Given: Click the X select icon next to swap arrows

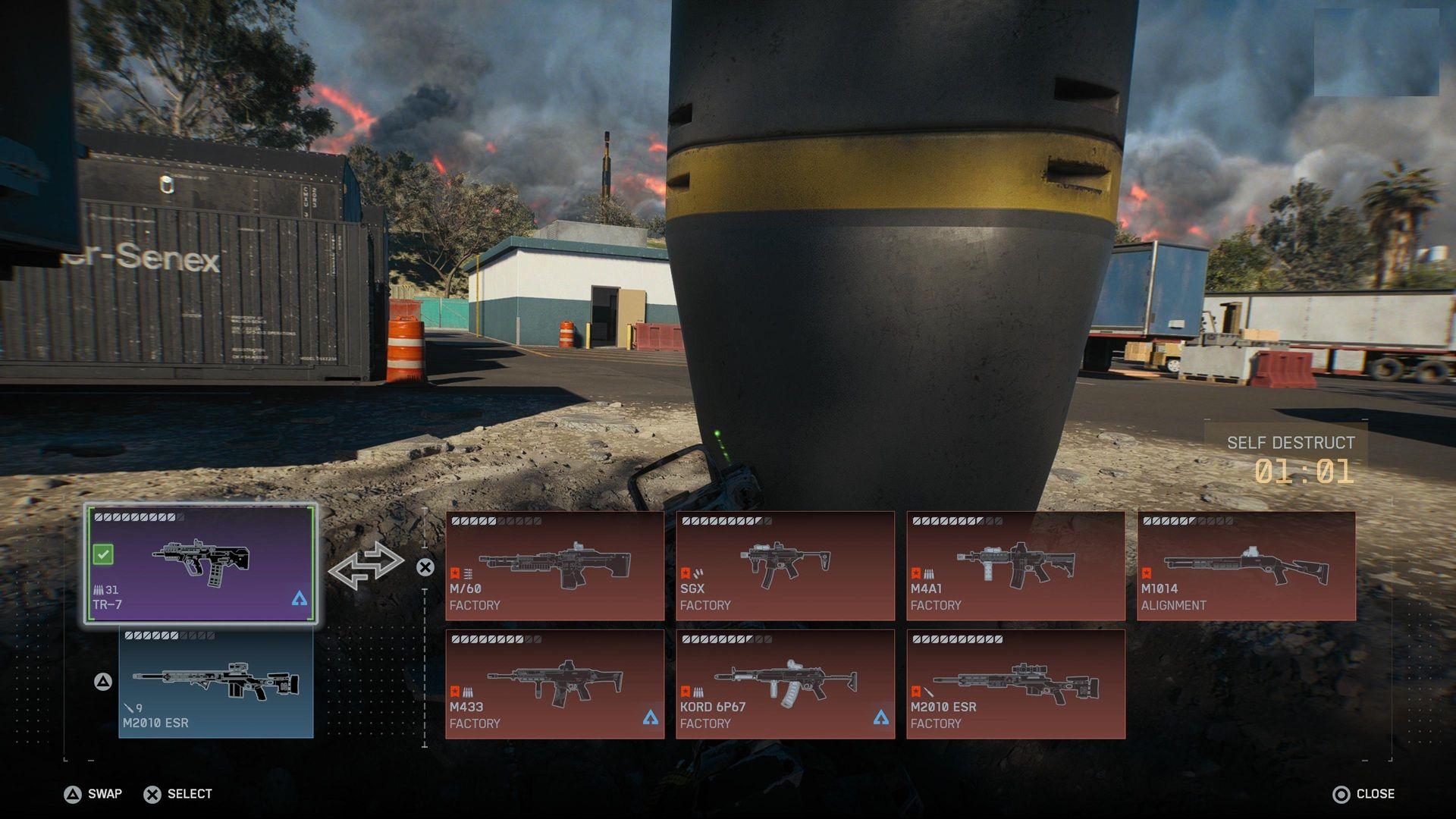Looking at the screenshot, I should point(425,567).
